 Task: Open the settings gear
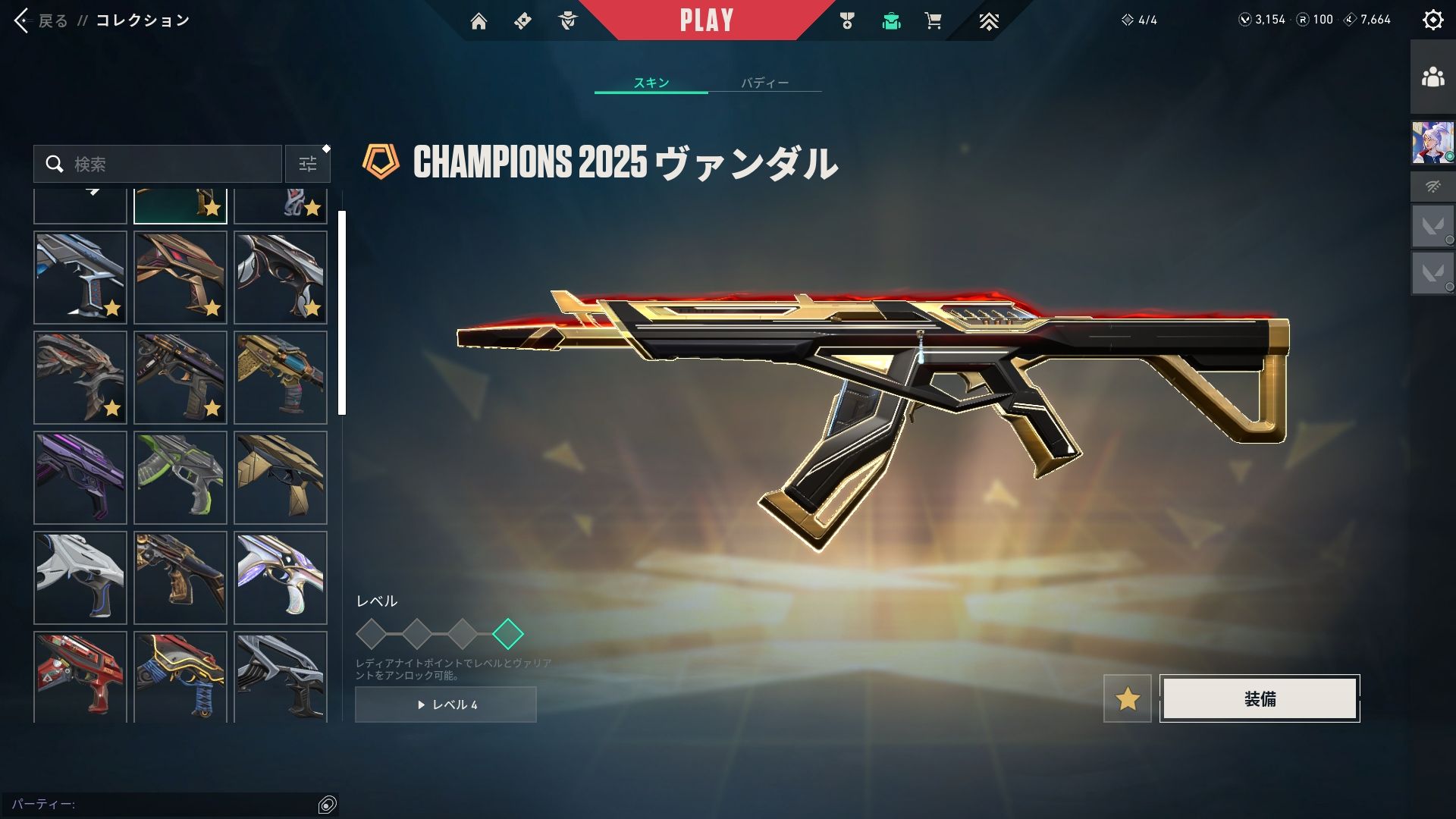point(1432,20)
